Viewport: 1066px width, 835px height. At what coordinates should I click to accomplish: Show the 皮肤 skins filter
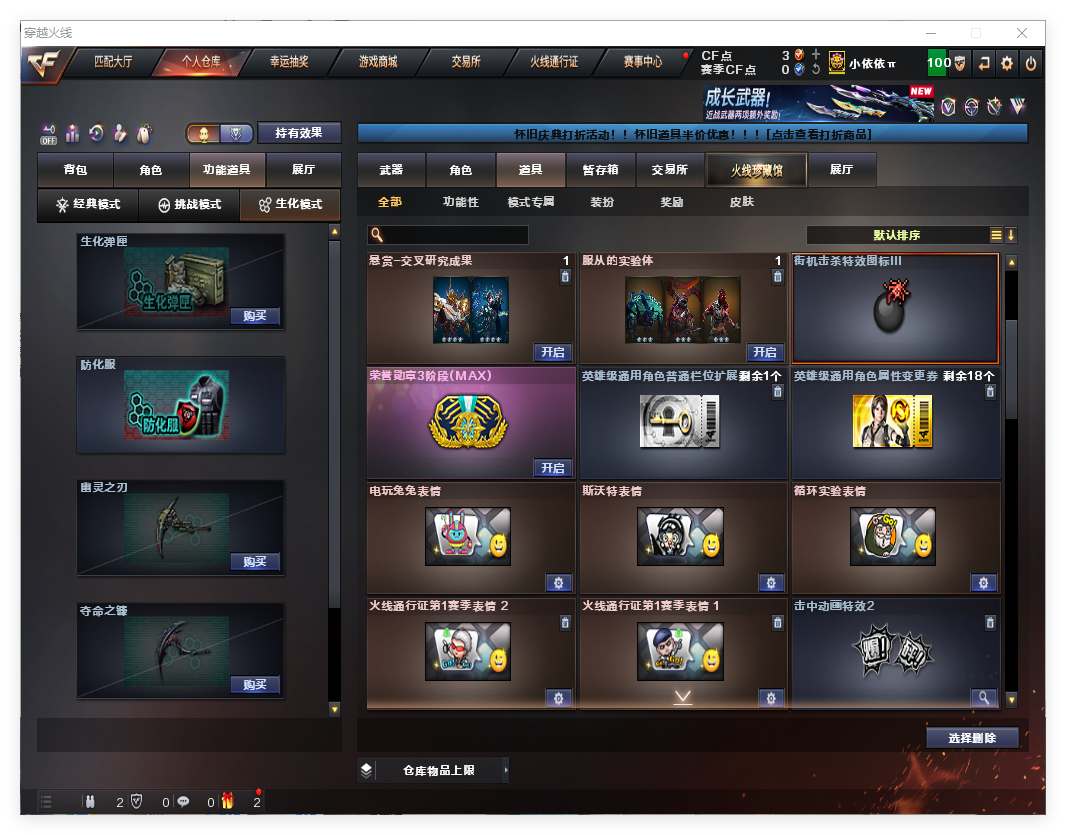click(742, 202)
